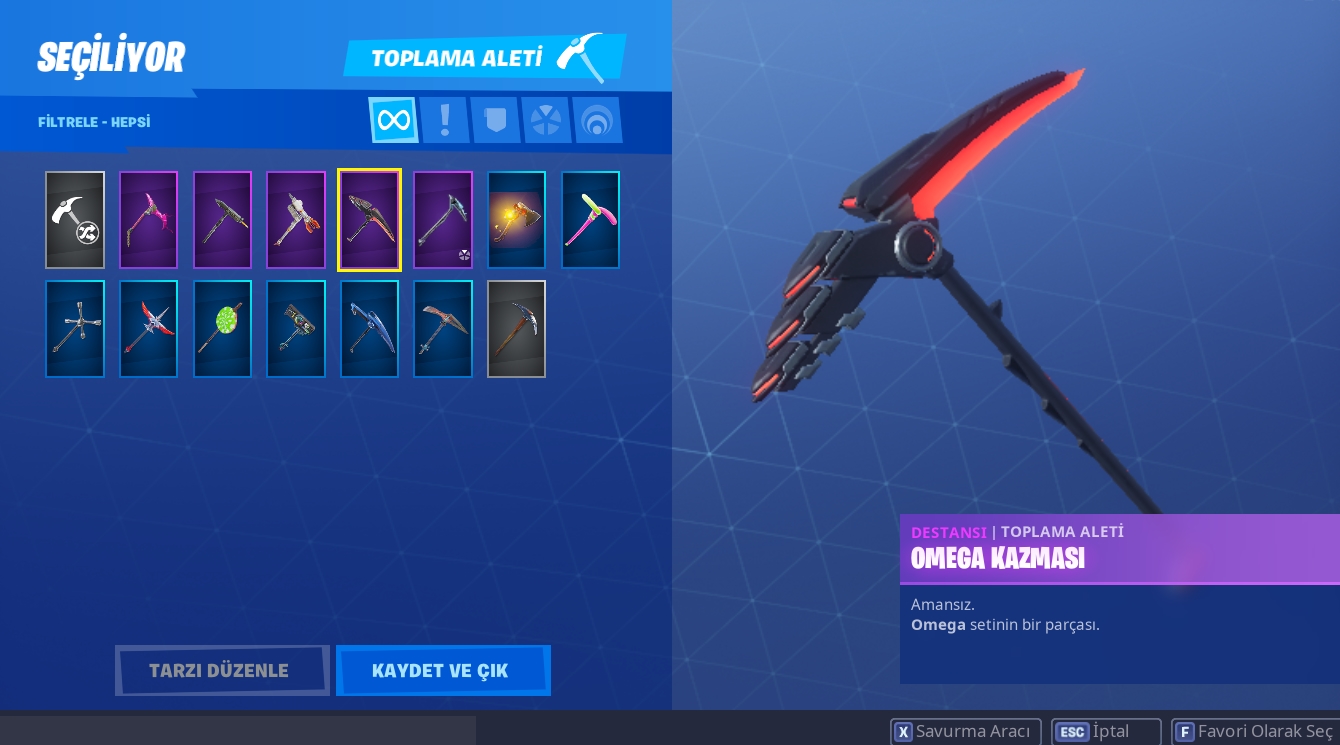The height and width of the screenshot is (745, 1340).
Task: Switch to the segmented circle filter tab
Action: click(546, 121)
